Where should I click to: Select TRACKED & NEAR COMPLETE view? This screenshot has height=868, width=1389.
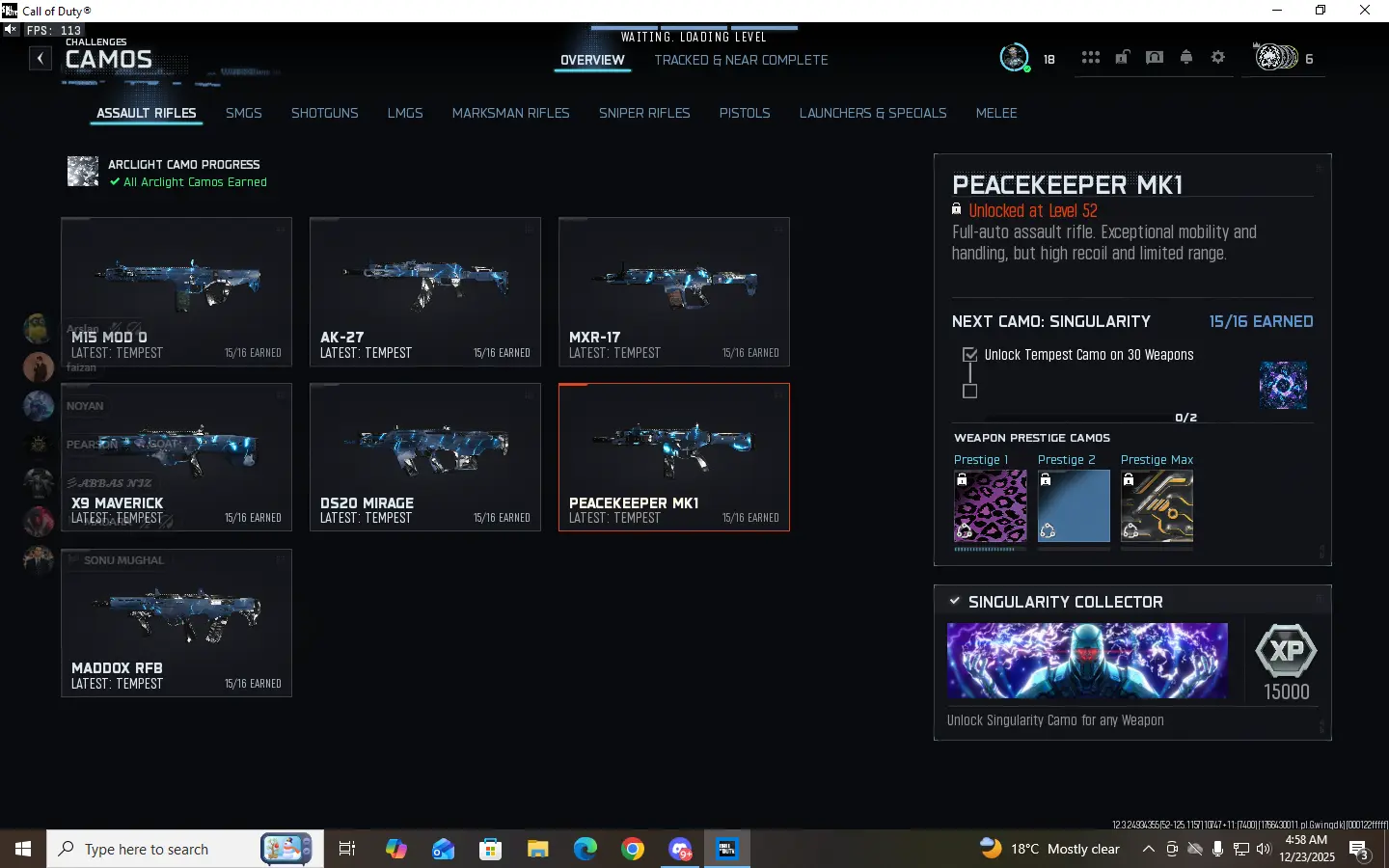coord(740,60)
